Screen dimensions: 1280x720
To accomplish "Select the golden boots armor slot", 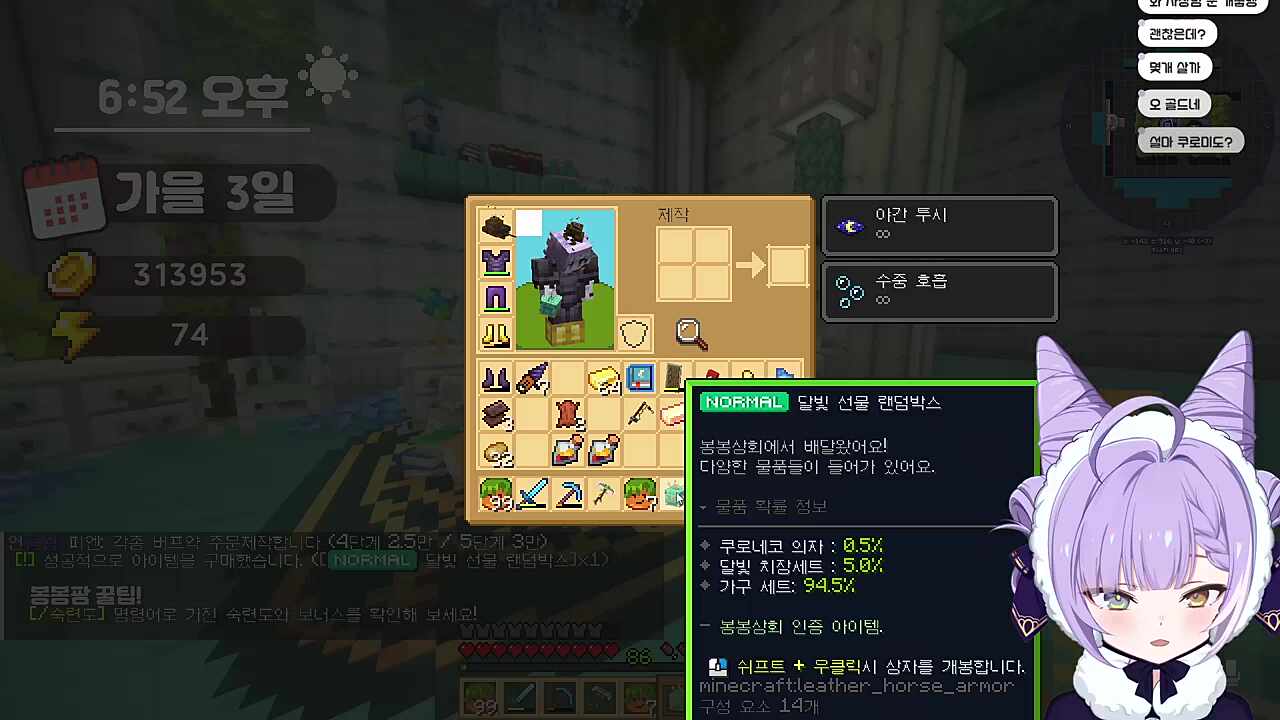I will 495,333.
